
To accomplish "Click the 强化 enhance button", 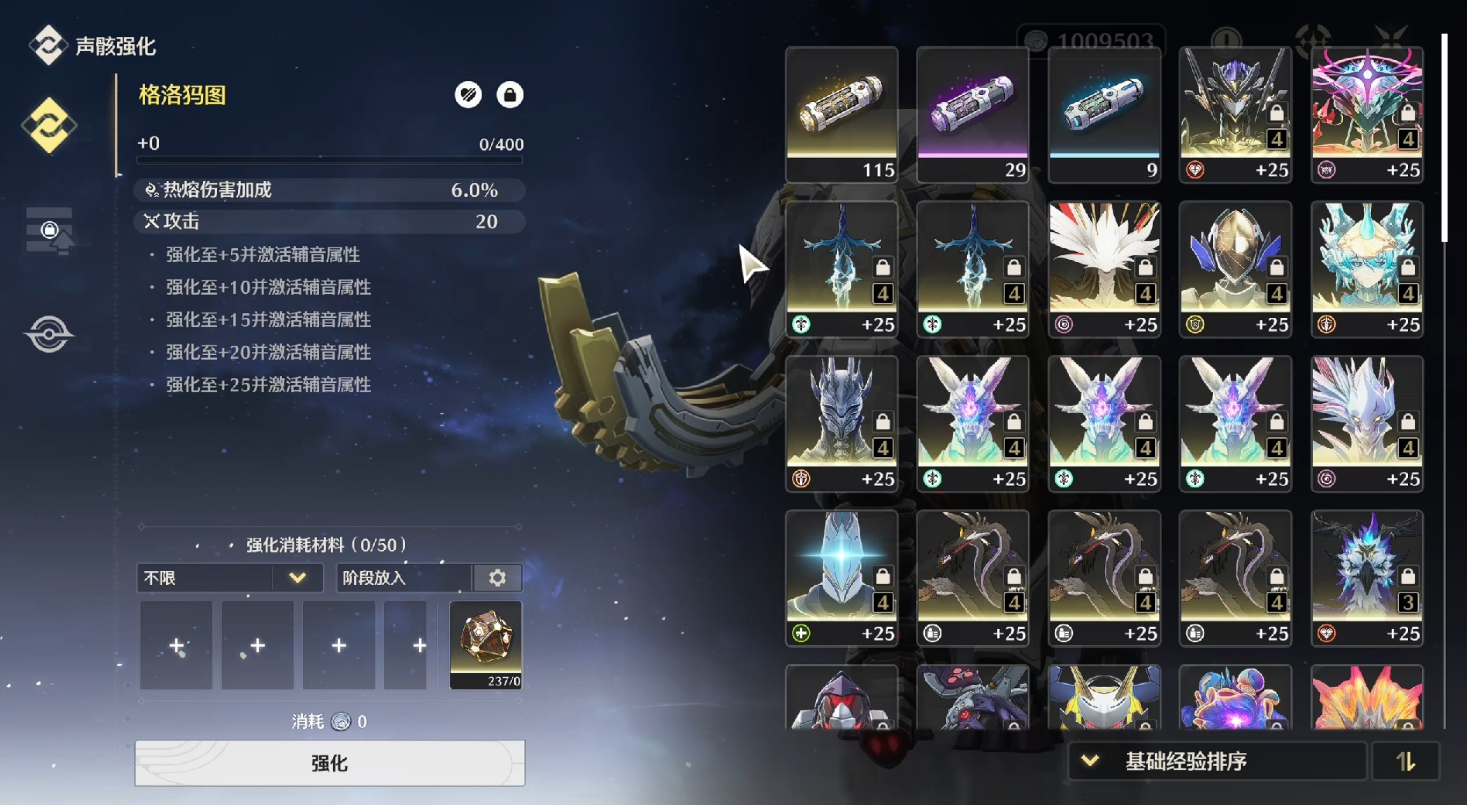I will tap(329, 763).
